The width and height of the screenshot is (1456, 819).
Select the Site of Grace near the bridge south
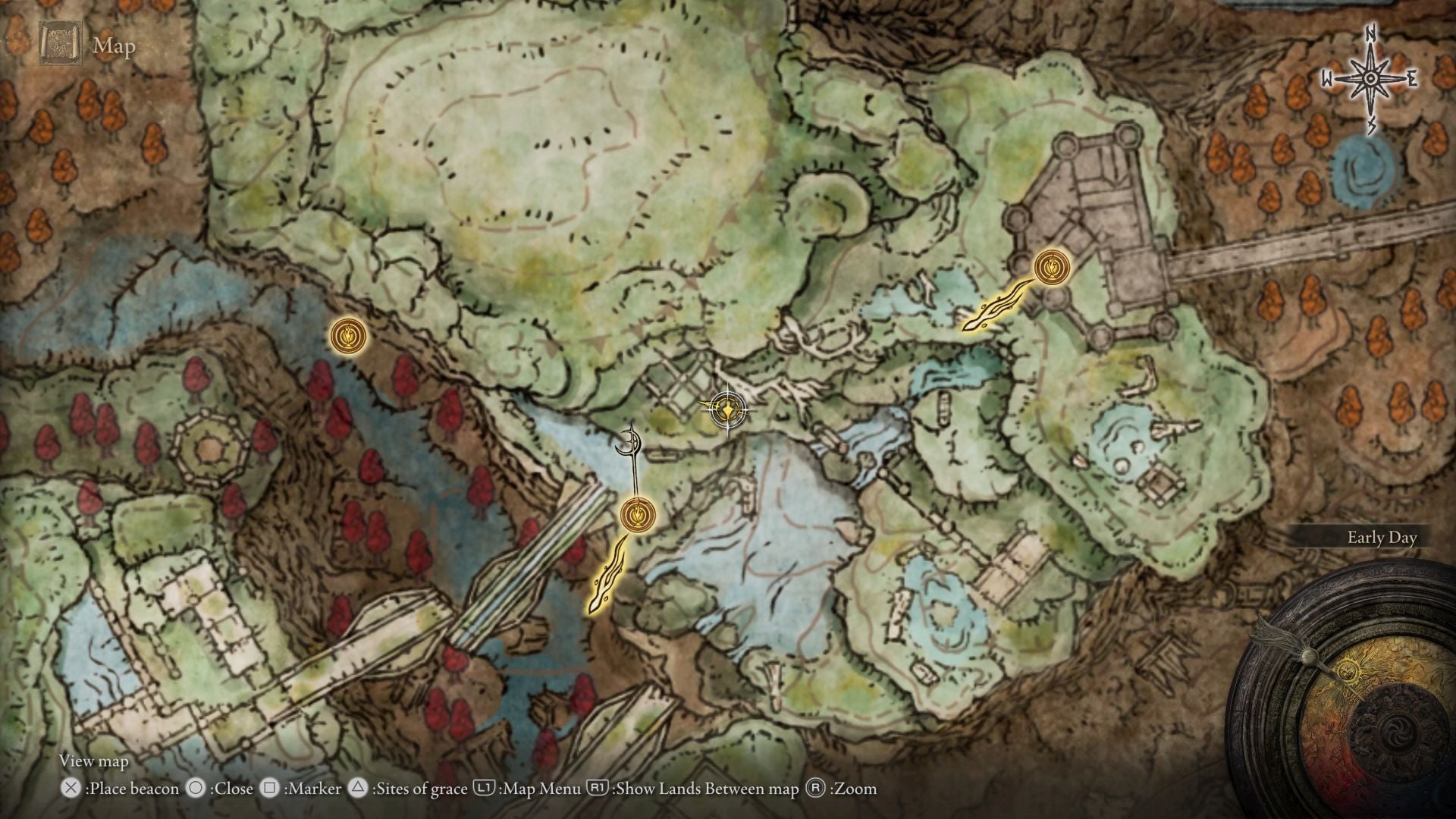[x=637, y=514]
